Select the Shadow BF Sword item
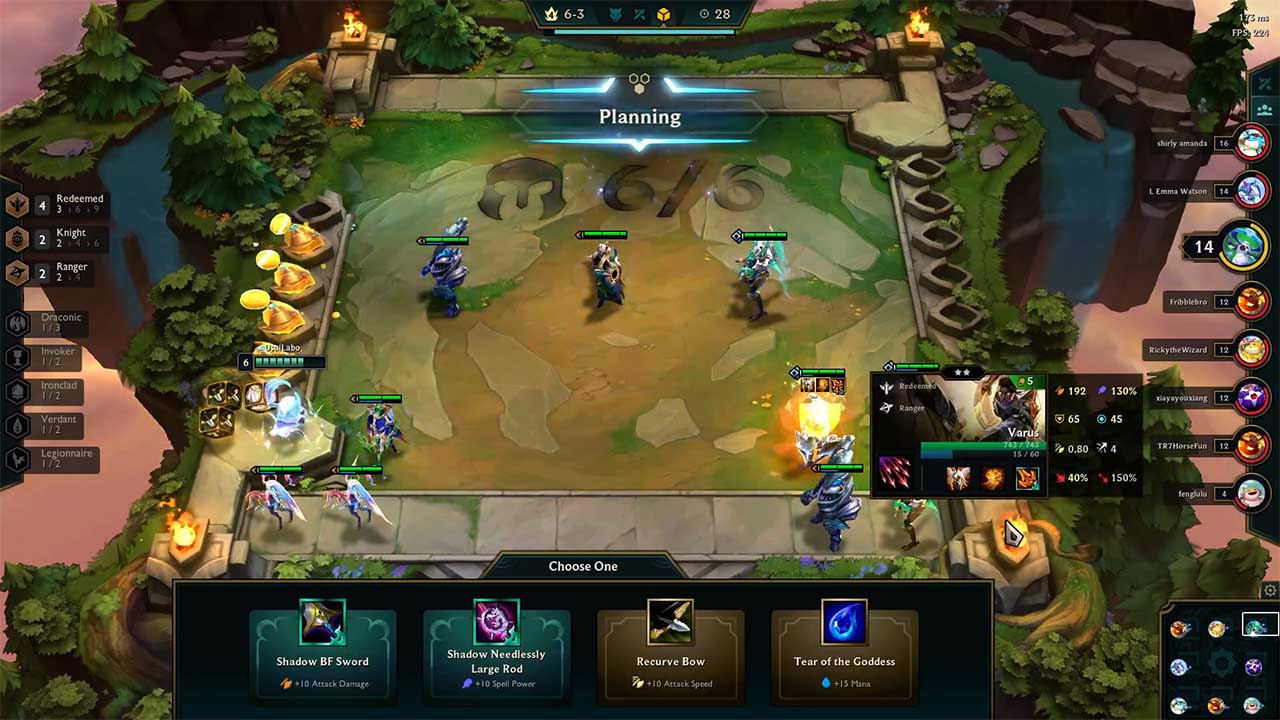This screenshot has height=720, width=1280. click(x=322, y=645)
